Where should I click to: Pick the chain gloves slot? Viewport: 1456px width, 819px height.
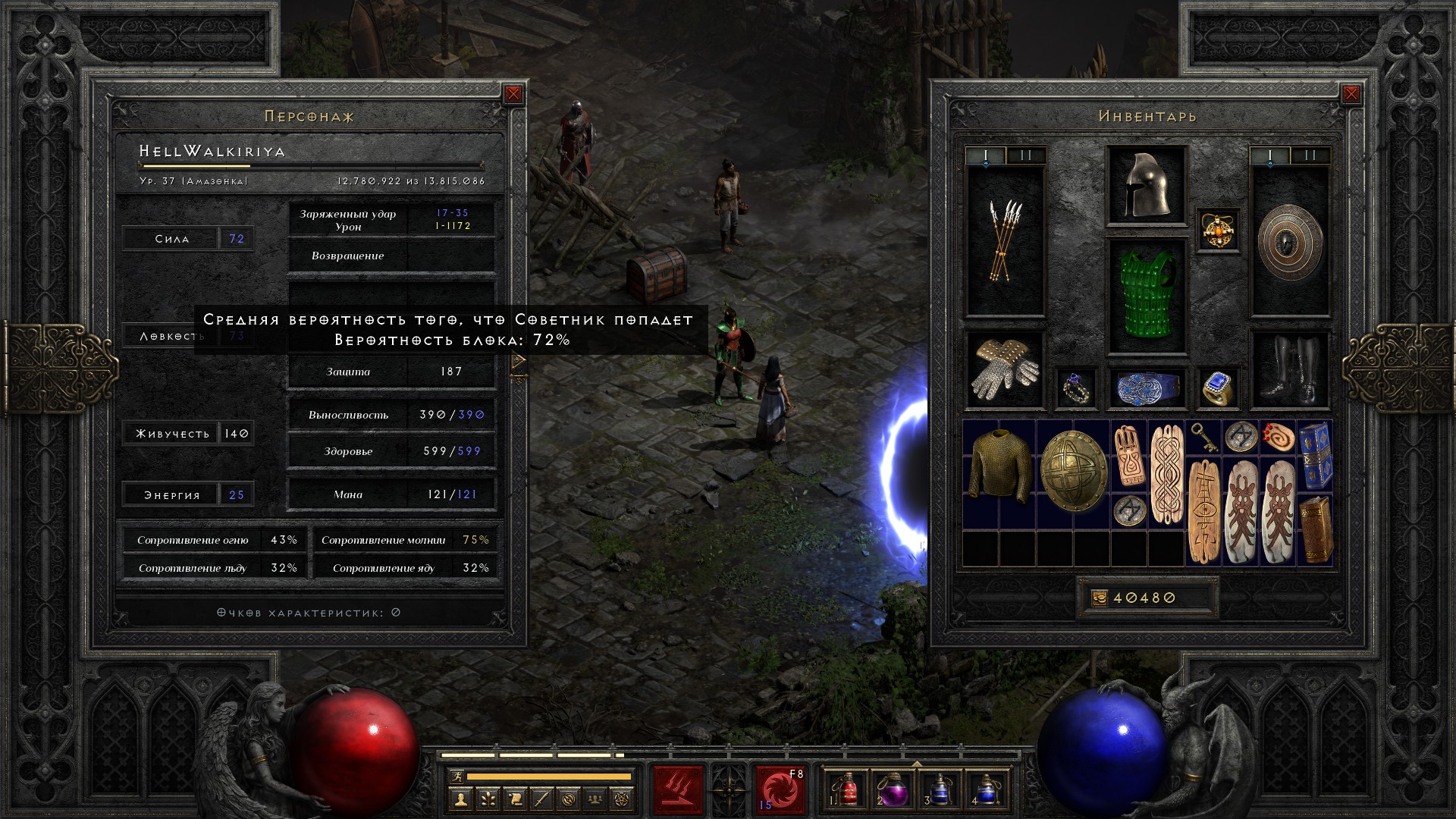pos(1005,369)
